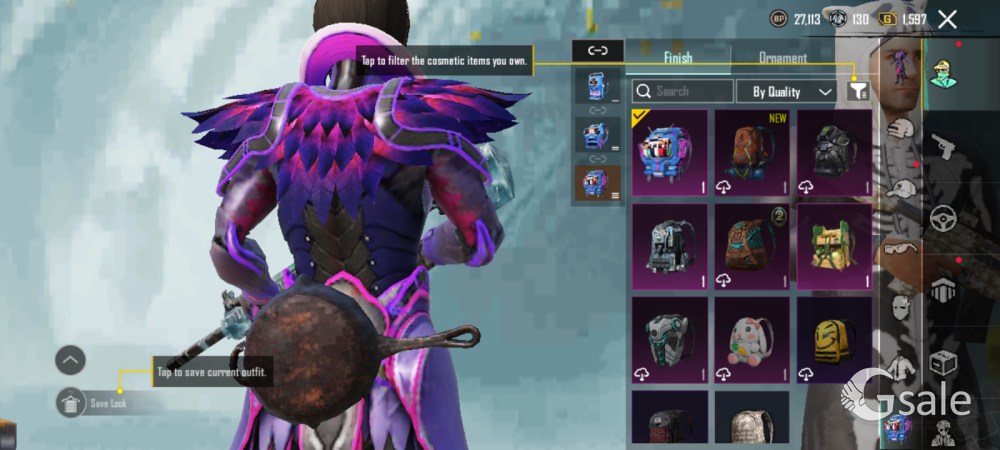The image size is (1000, 450).
Task: Close the wardrobe with the X button
Action: click(947, 19)
